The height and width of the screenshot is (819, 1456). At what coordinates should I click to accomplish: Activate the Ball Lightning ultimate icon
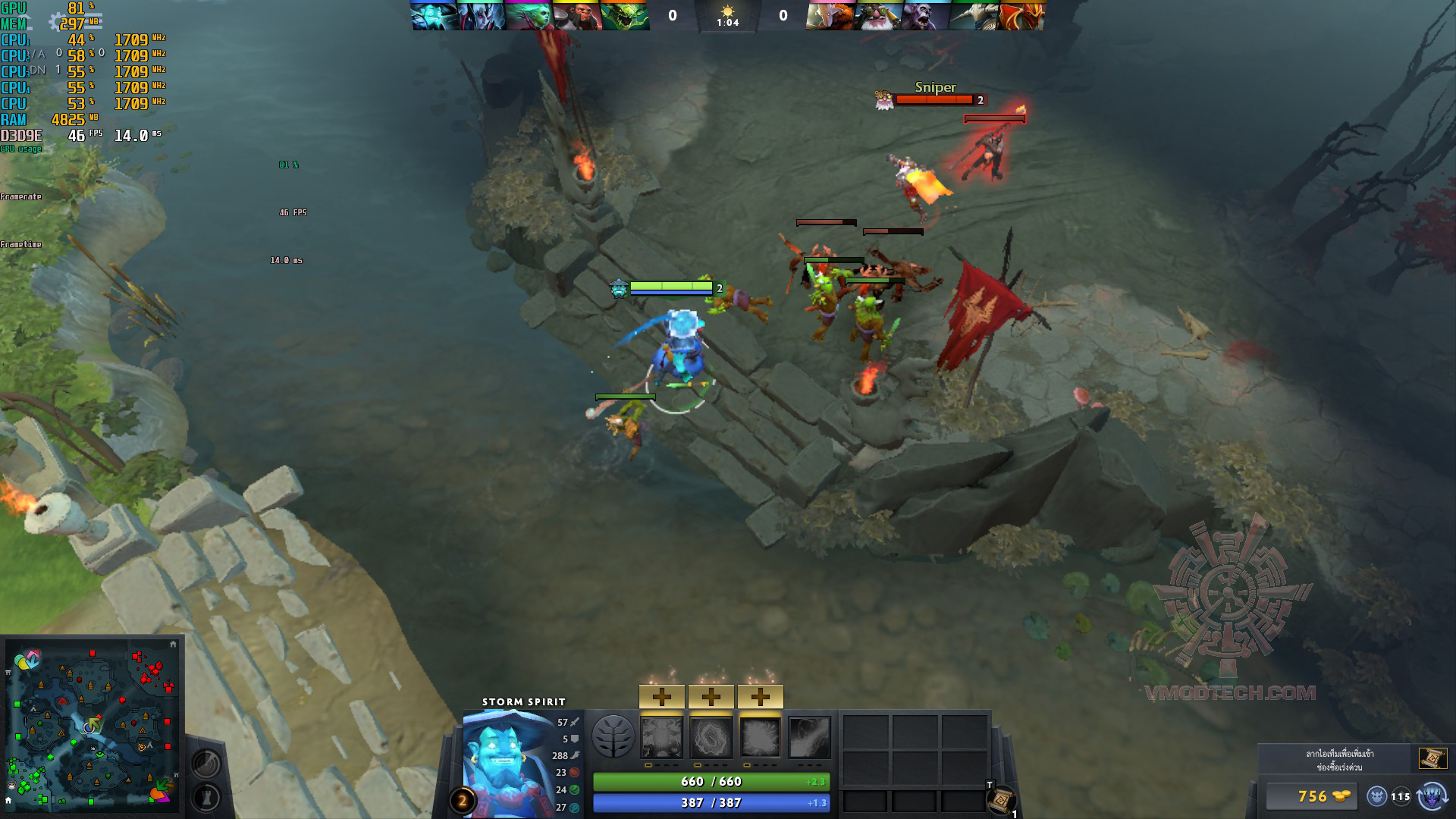(810, 737)
